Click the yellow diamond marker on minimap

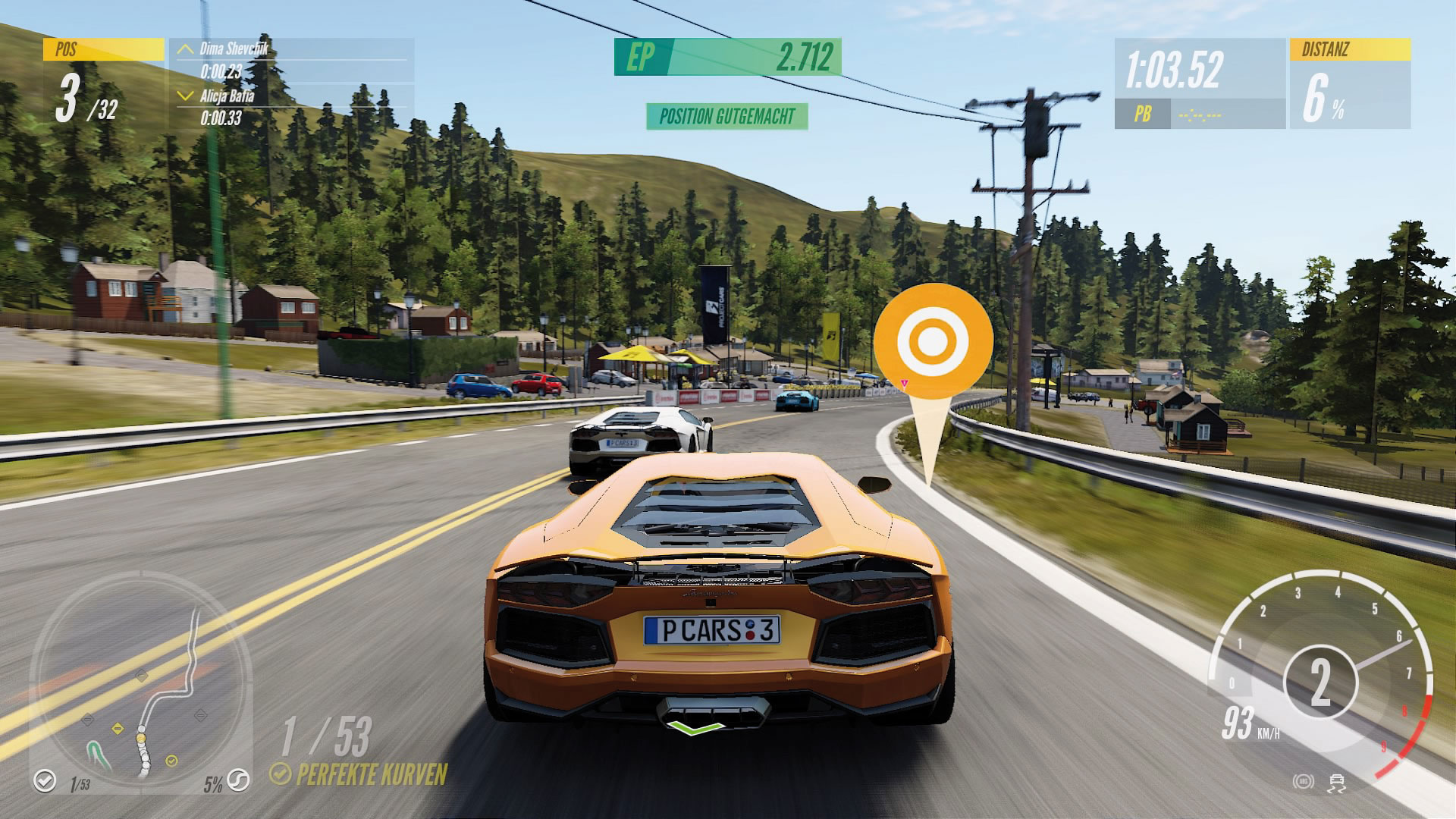[118, 729]
